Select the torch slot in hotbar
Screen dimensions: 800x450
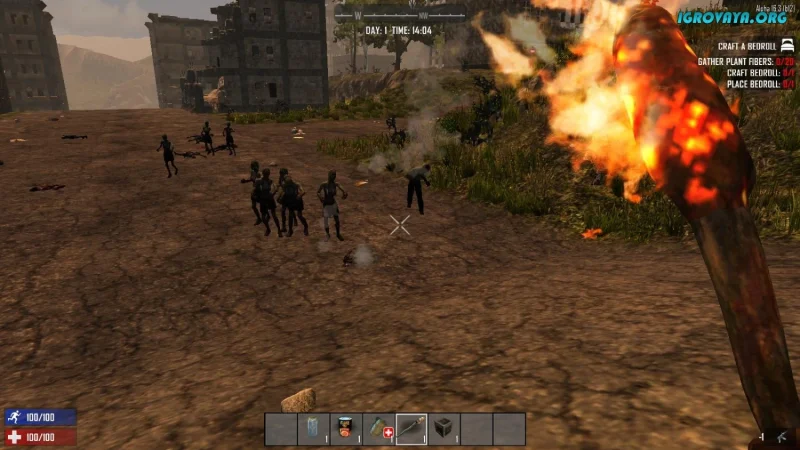tap(411, 428)
